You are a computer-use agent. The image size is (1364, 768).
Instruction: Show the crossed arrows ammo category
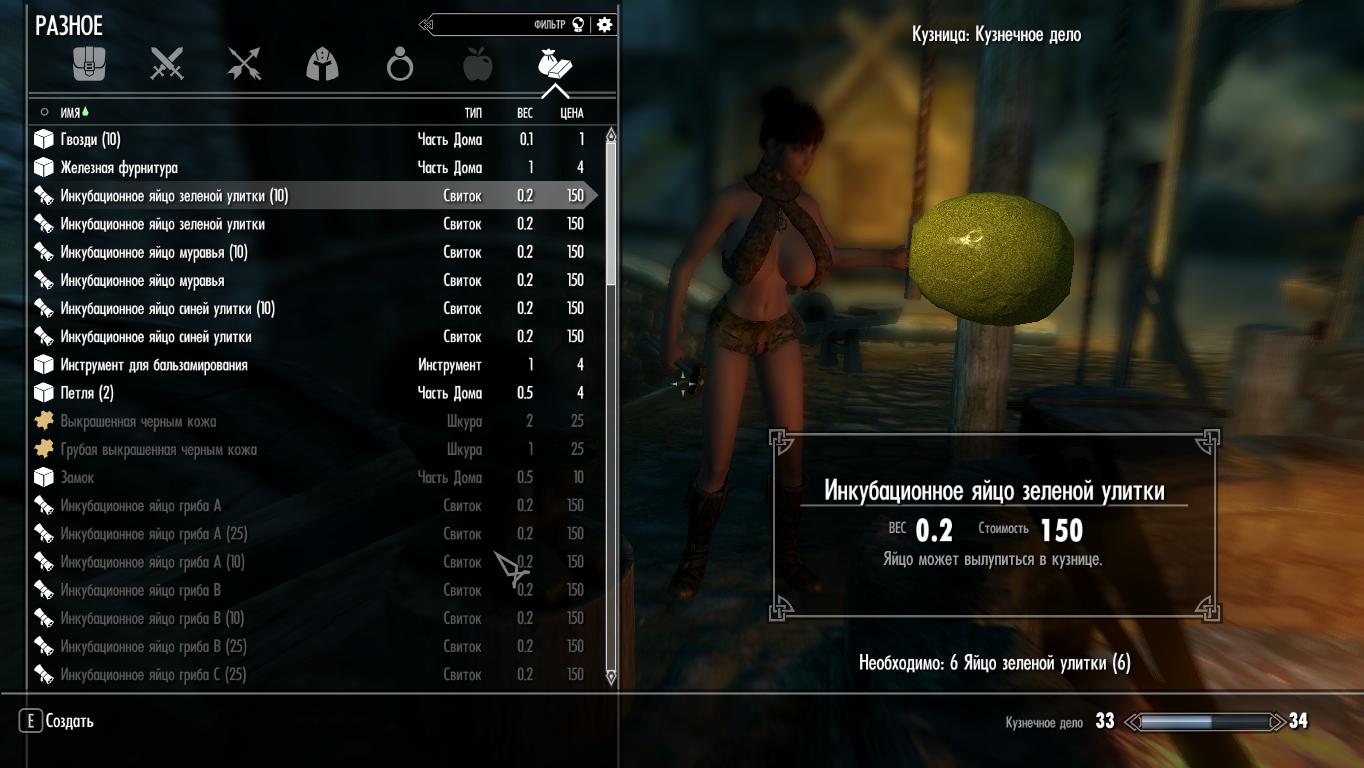click(x=244, y=66)
